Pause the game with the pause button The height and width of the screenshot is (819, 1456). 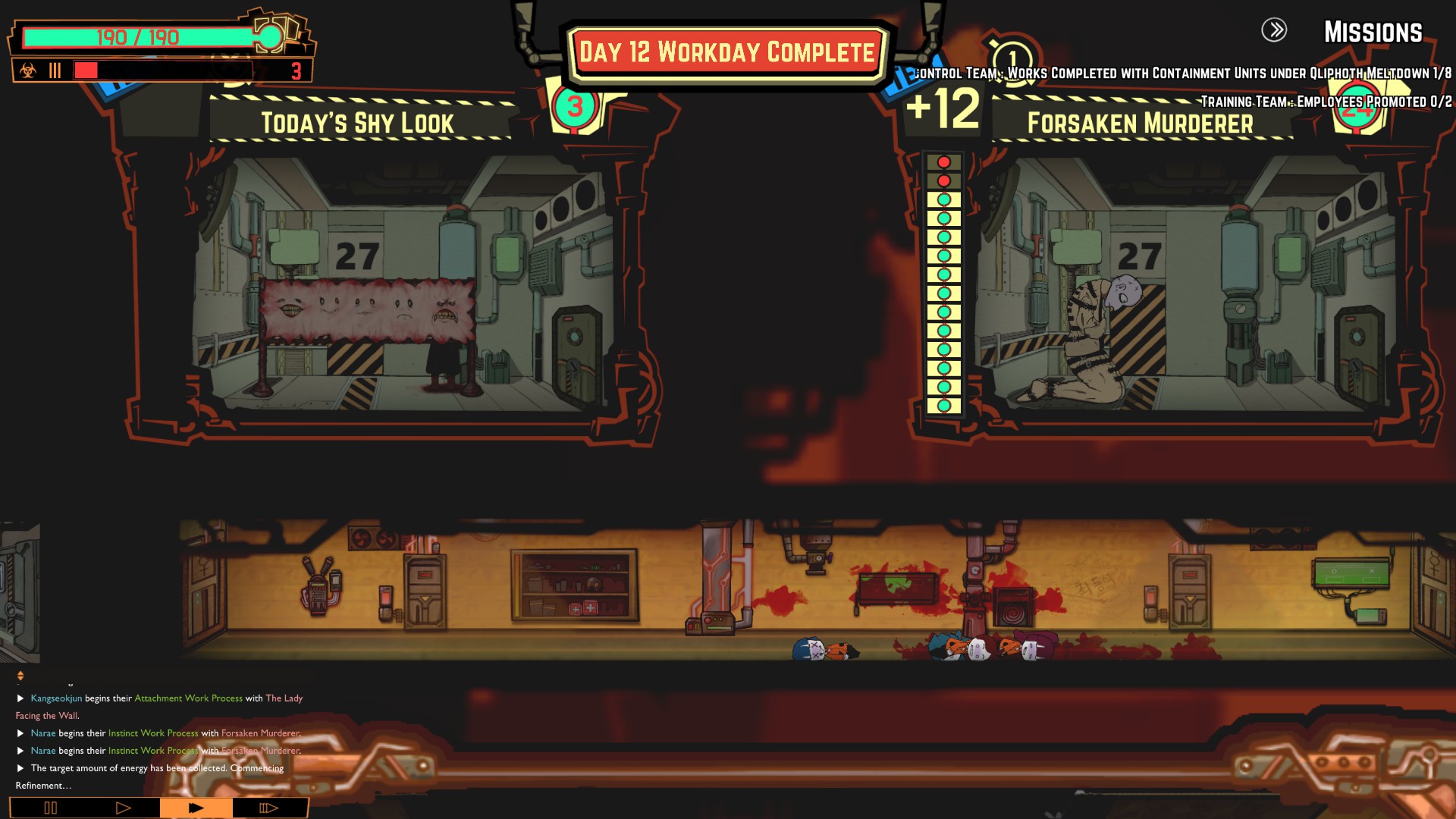50,808
